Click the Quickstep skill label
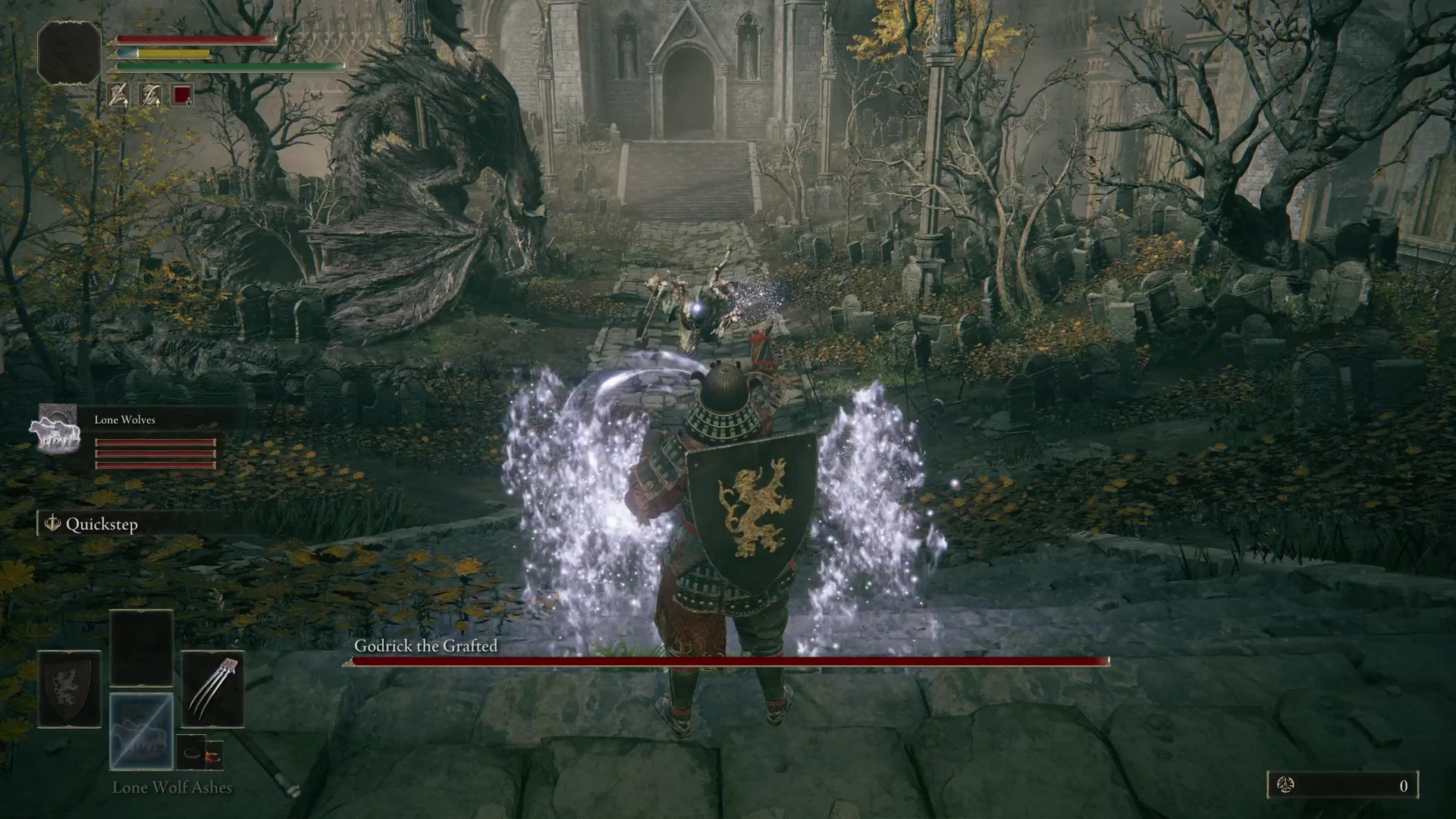The width and height of the screenshot is (1456, 819). (x=101, y=524)
